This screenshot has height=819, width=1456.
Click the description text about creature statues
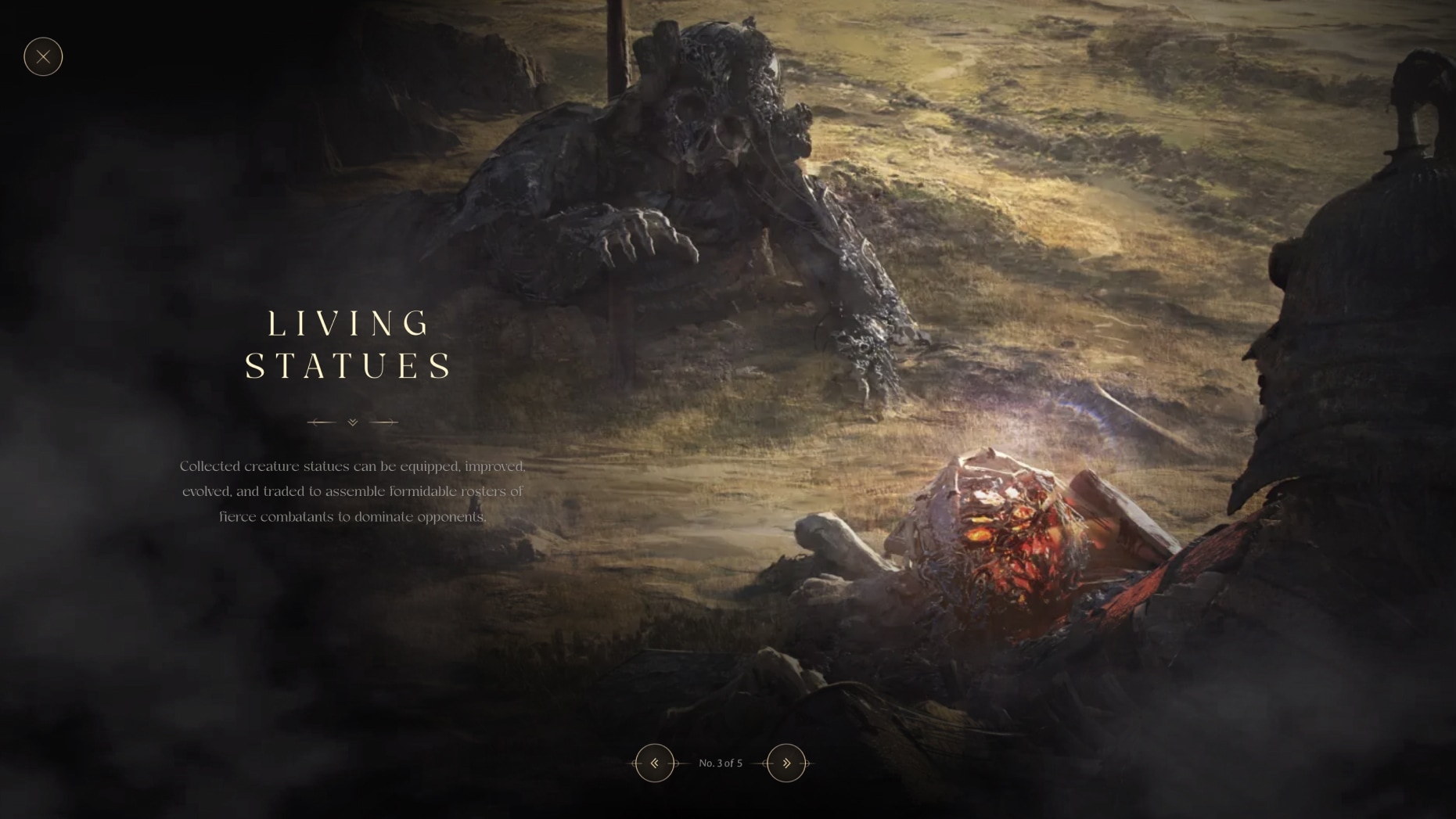coord(352,491)
